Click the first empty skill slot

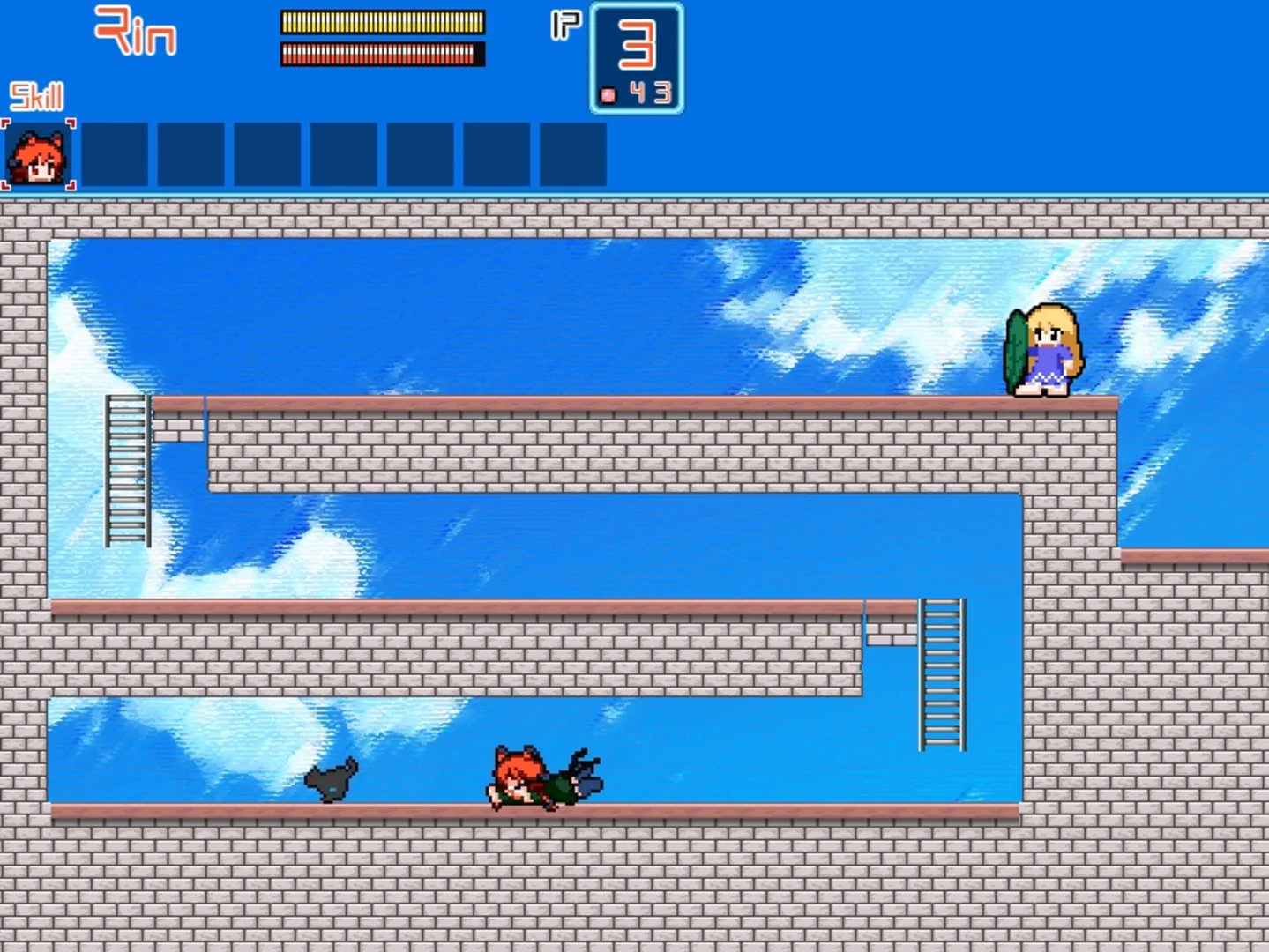[x=115, y=155]
